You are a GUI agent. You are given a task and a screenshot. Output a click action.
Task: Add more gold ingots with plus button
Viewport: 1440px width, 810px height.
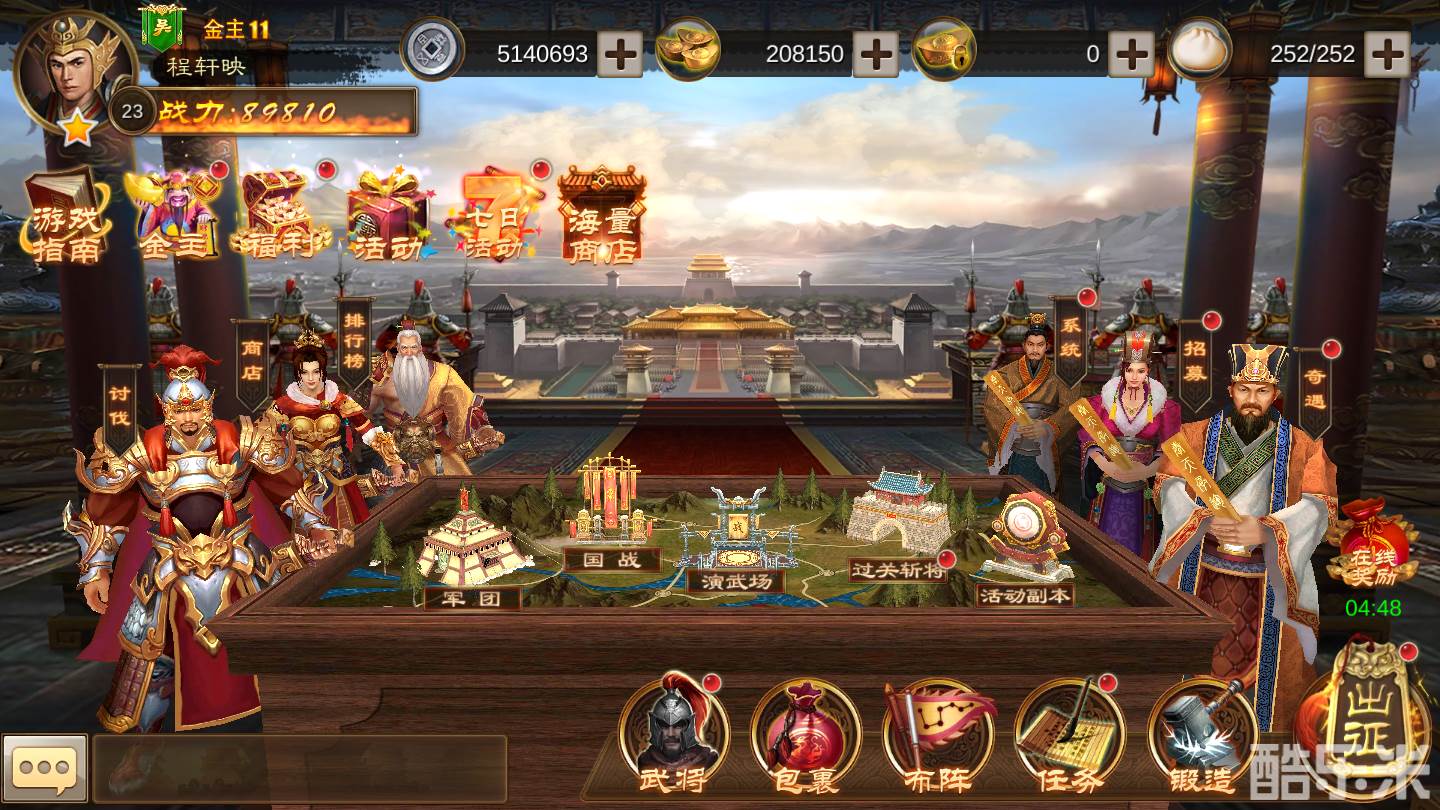click(x=876, y=54)
